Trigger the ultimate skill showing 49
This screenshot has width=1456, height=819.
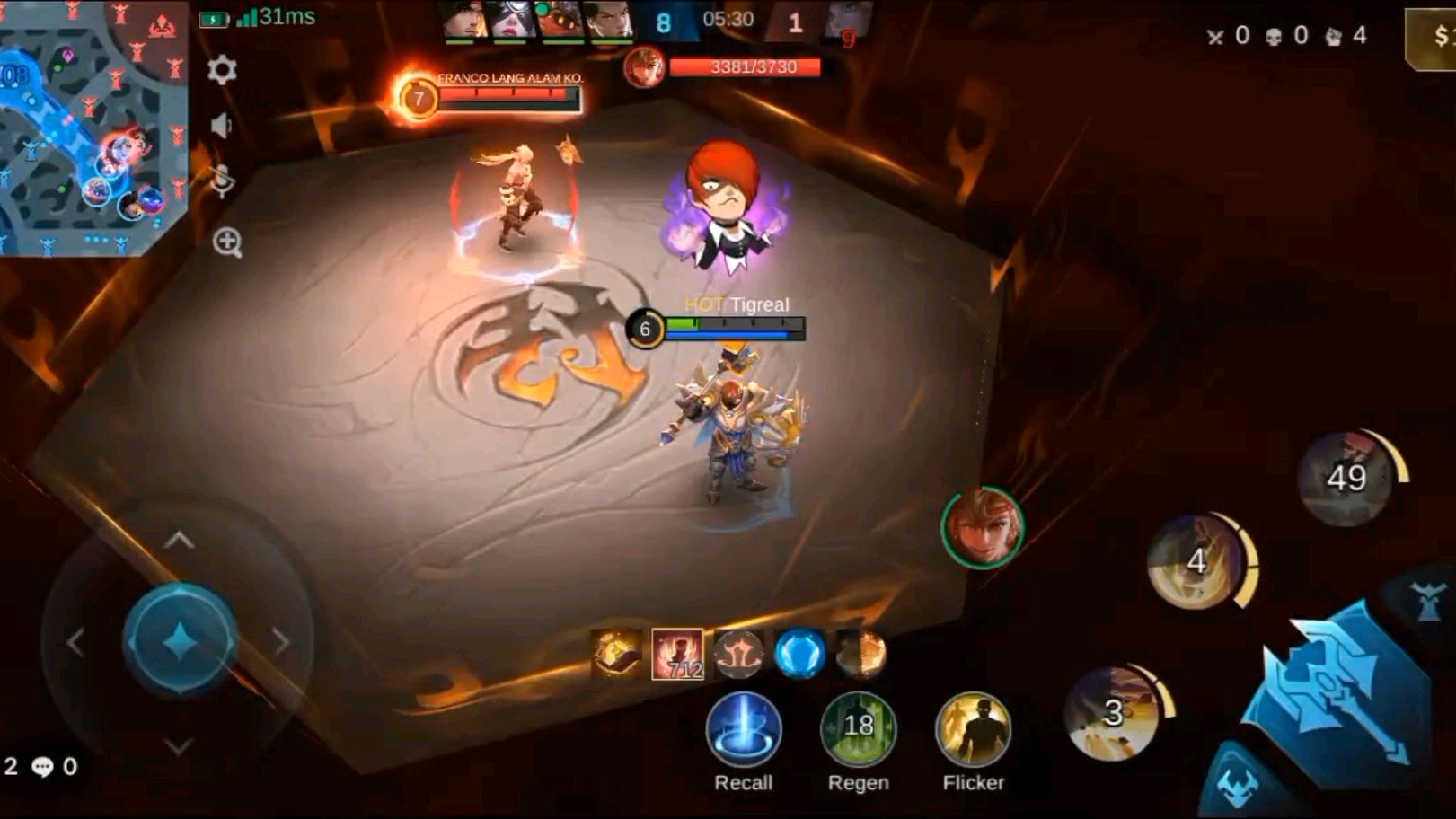pyautogui.click(x=1346, y=478)
